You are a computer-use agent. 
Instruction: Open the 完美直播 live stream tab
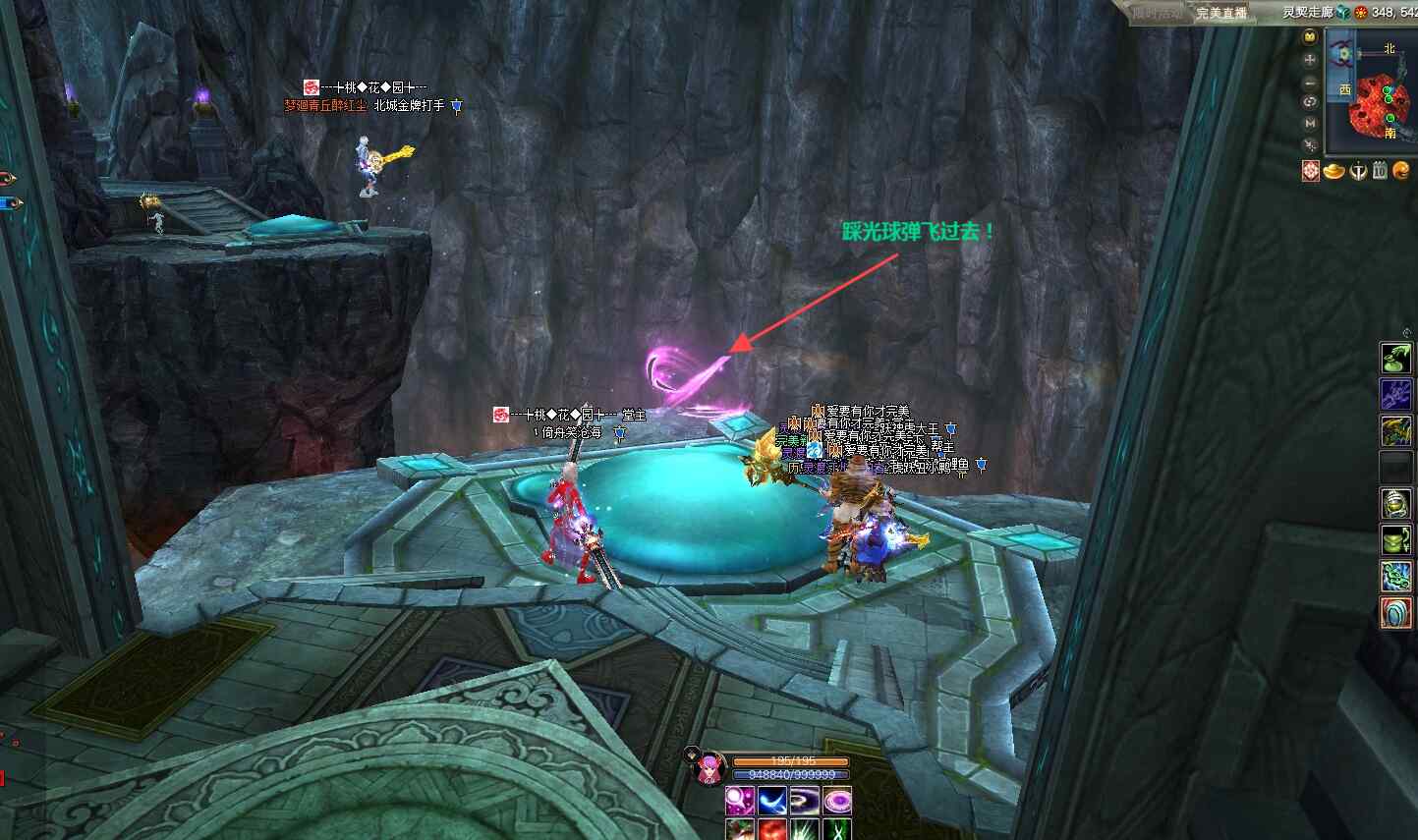tap(1221, 13)
